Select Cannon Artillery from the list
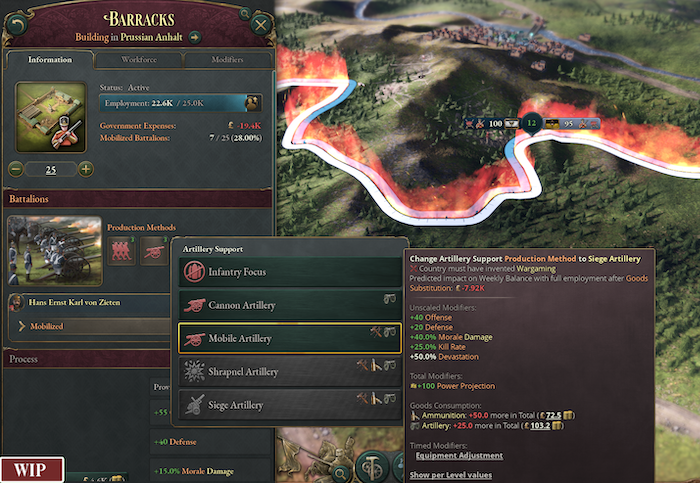700x483 pixels. pyautogui.click(x=290, y=305)
